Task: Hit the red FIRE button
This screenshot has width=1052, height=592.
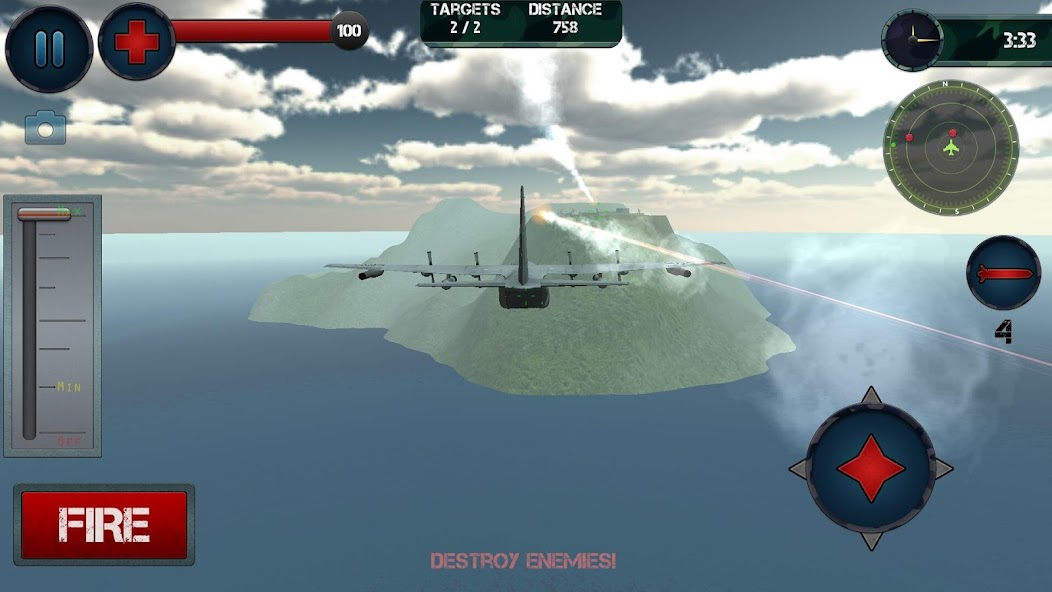Action: [104, 525]
